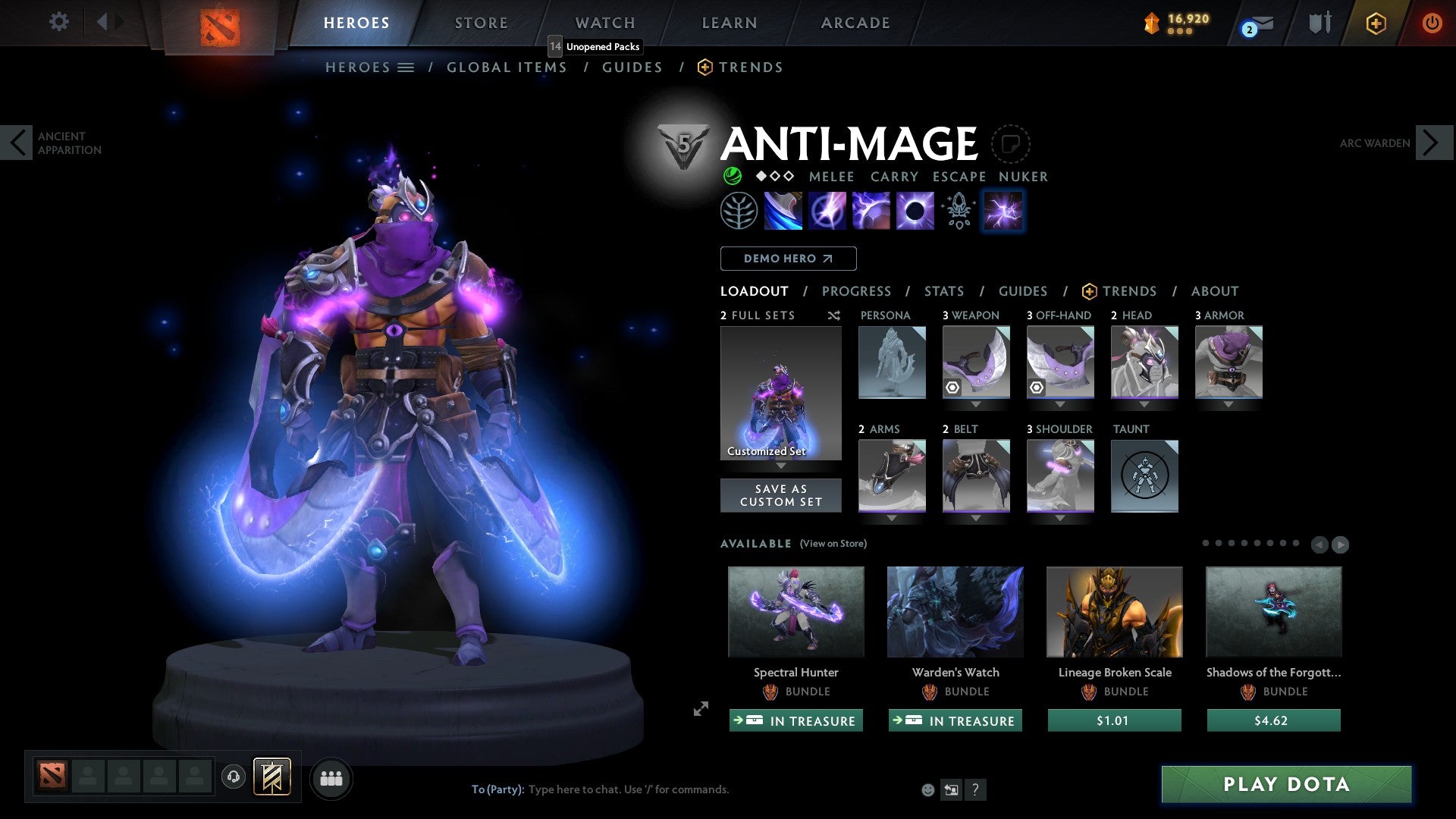This screenshot has width=1456, height=819.
Task: Select the Mana Void ability icon
Action: [914, 211]
